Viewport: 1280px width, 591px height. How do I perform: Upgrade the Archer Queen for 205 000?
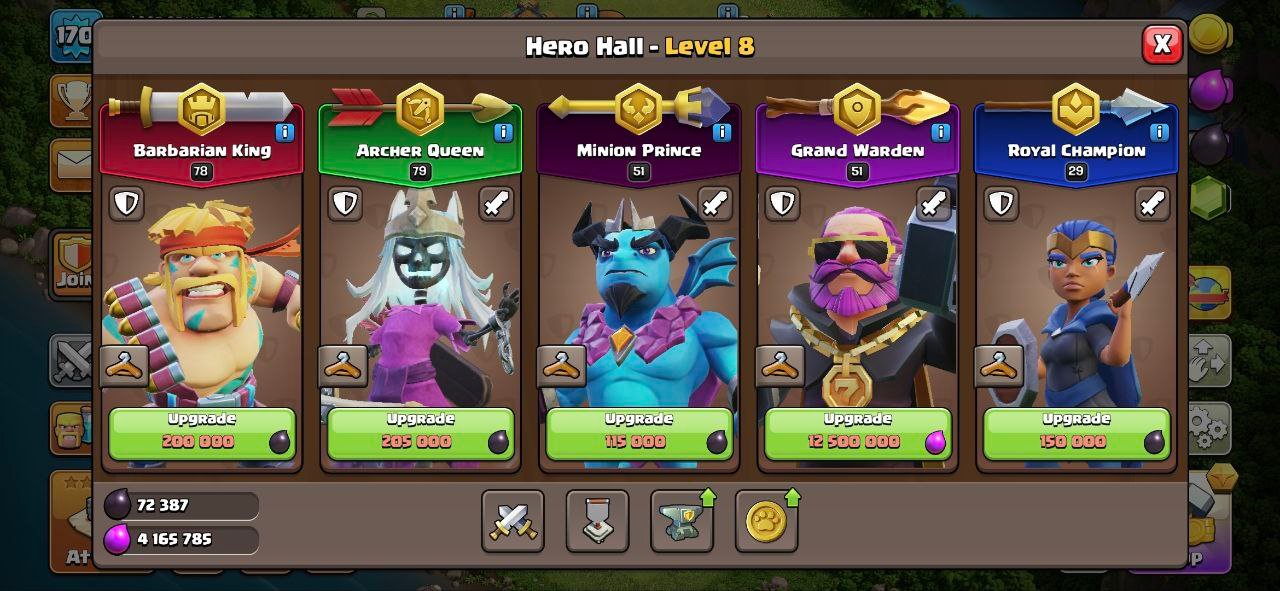(420, 433)
